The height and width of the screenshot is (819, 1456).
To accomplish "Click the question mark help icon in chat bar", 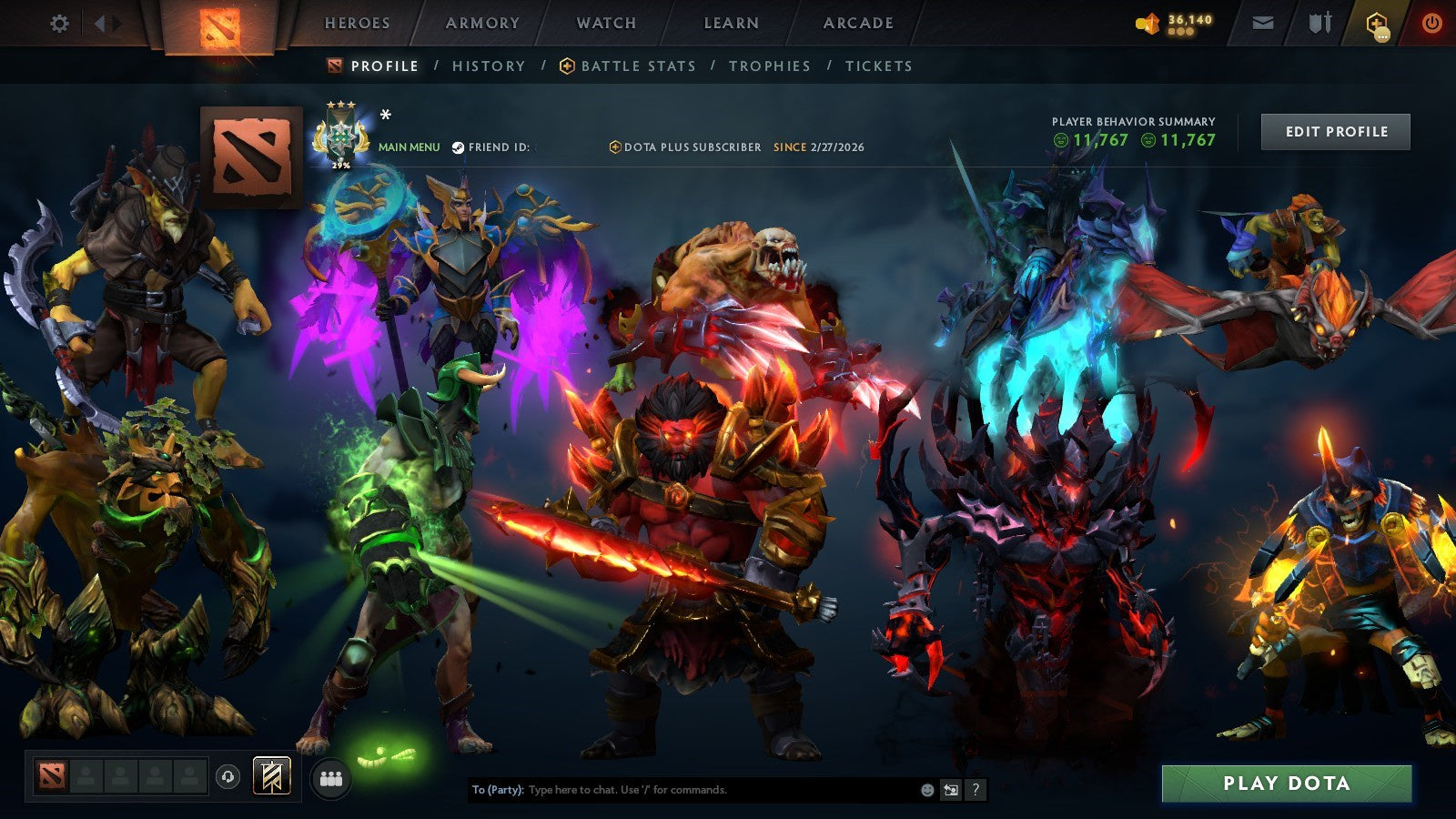I will tap(976, 792).
